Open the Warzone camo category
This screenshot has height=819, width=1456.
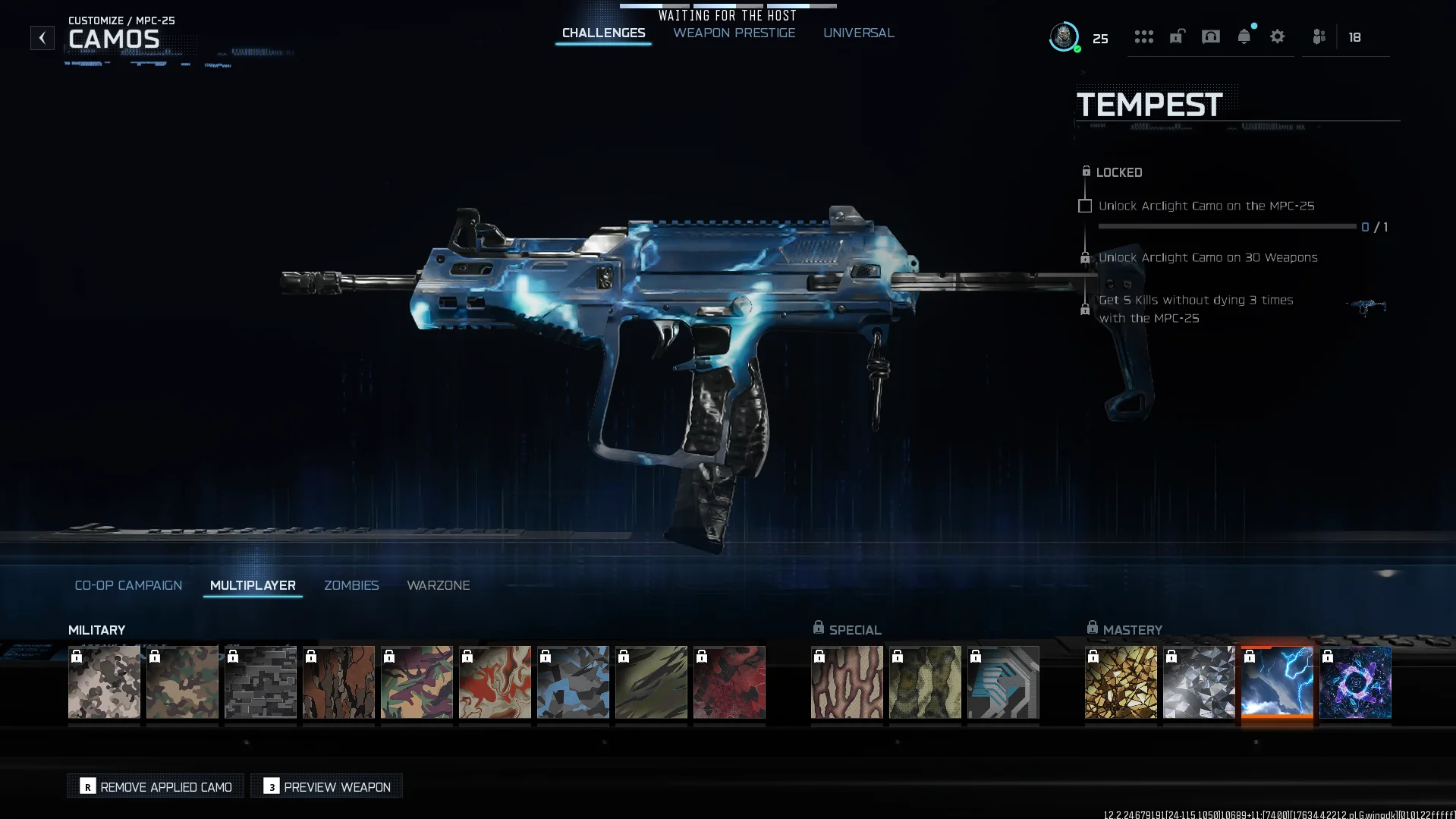pyautogui.click(x=438, y=585)
